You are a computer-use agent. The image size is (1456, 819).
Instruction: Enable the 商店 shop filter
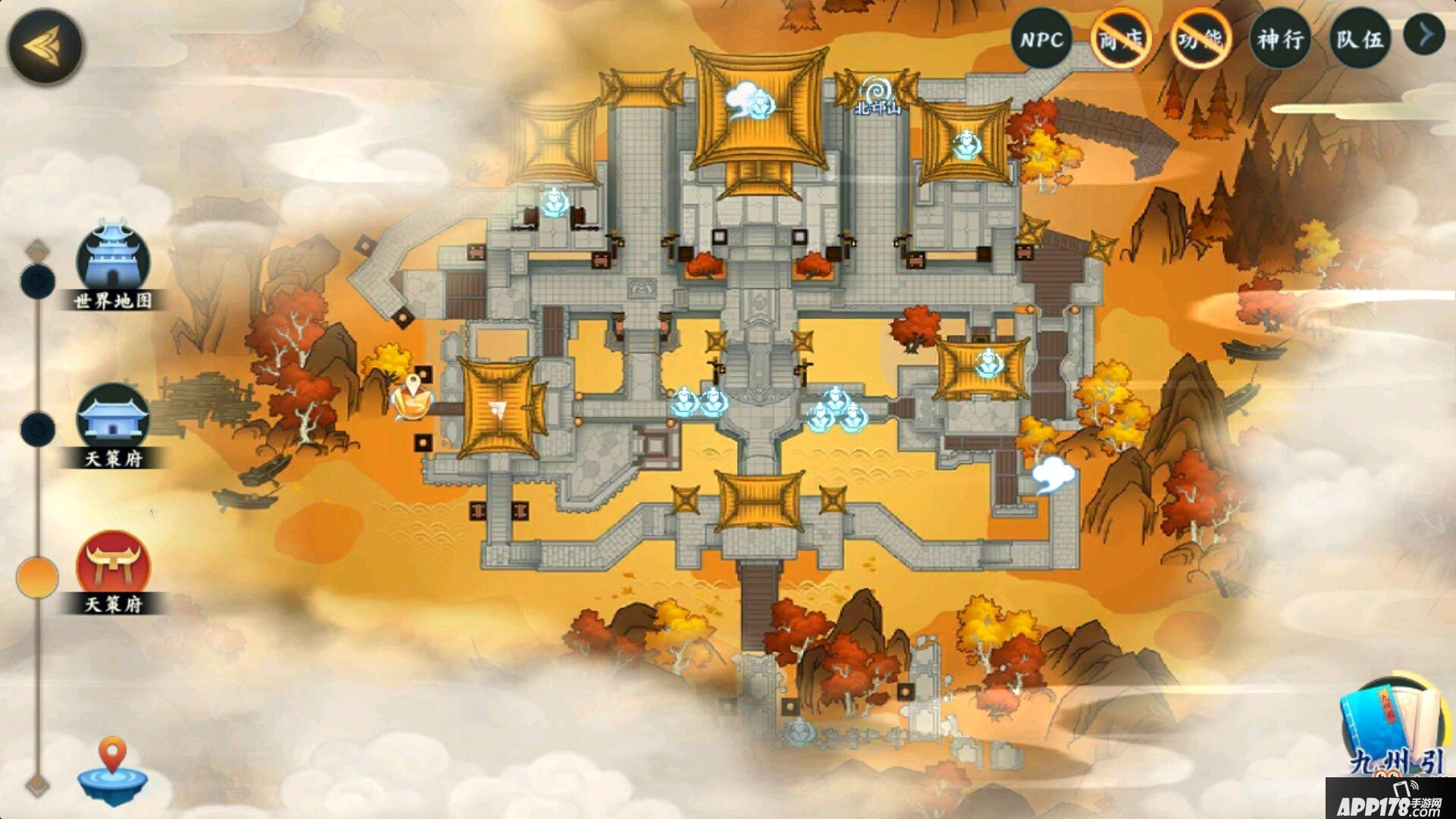(1121, 39)
